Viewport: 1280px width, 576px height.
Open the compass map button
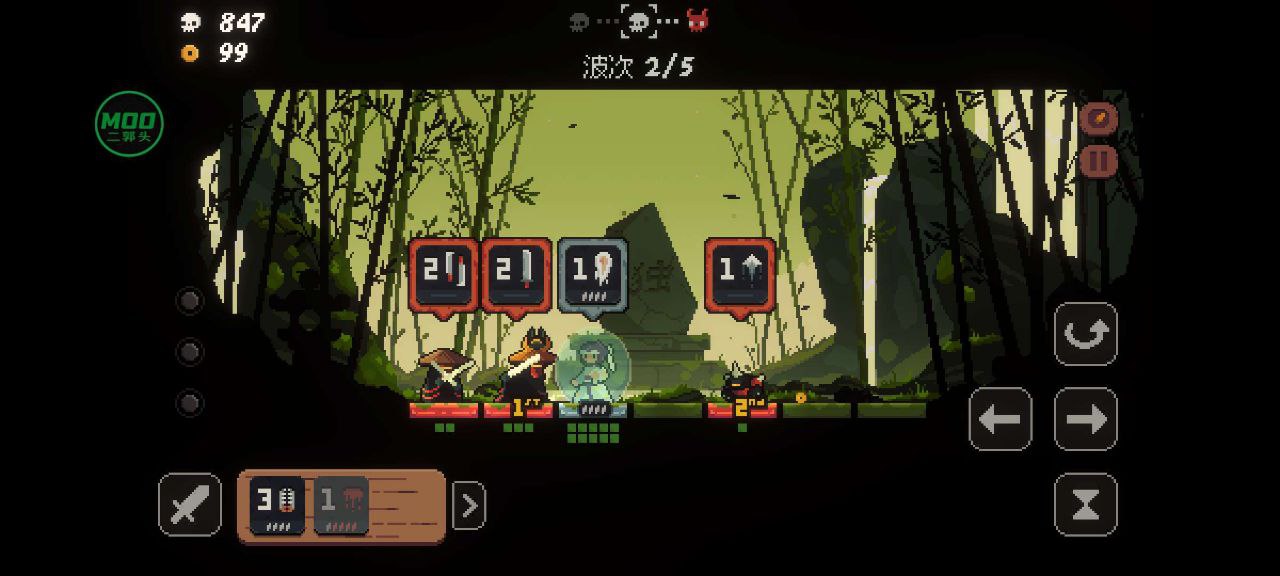click(1098, 119)
